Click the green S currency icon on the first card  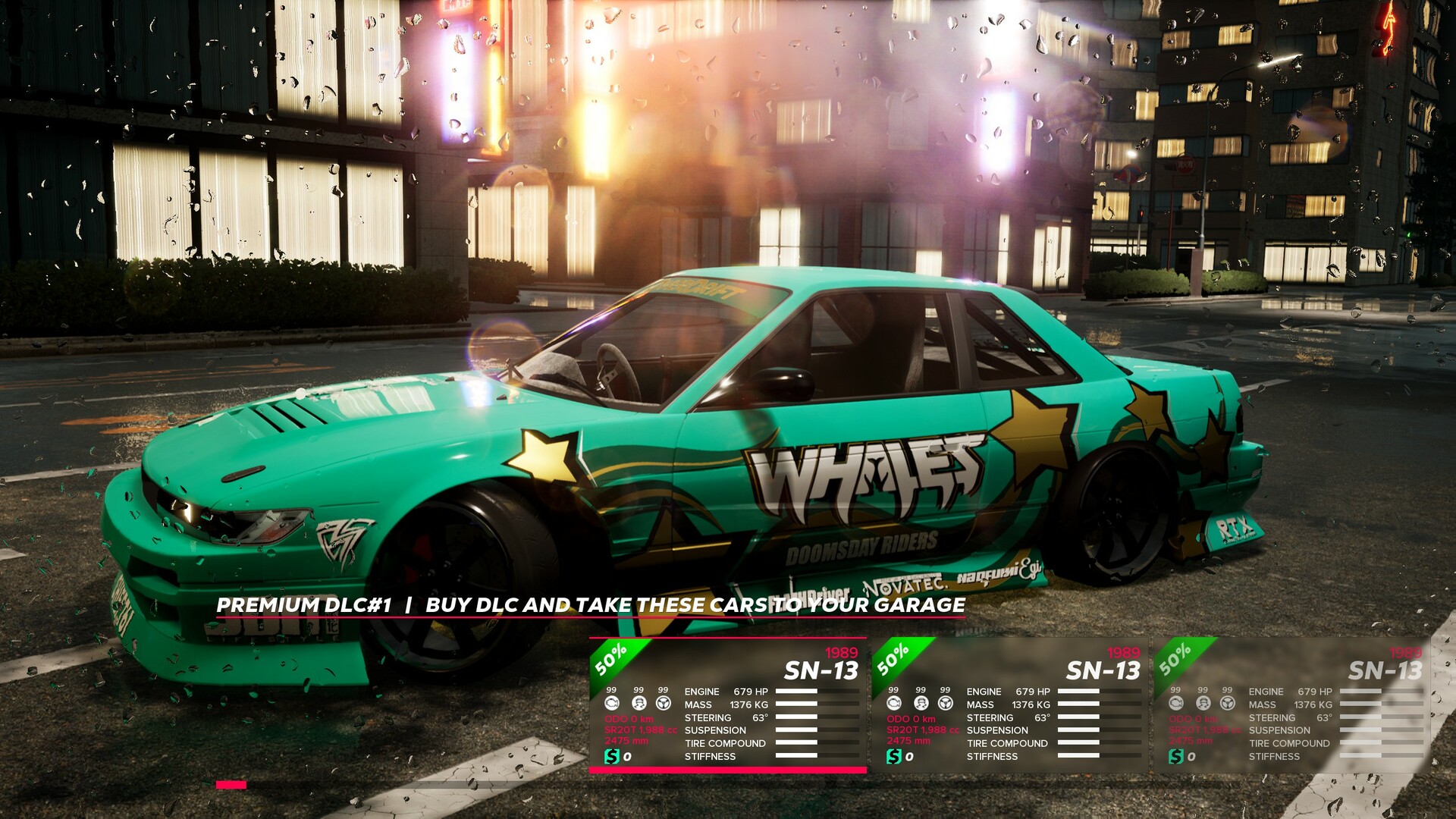[612, 757]
